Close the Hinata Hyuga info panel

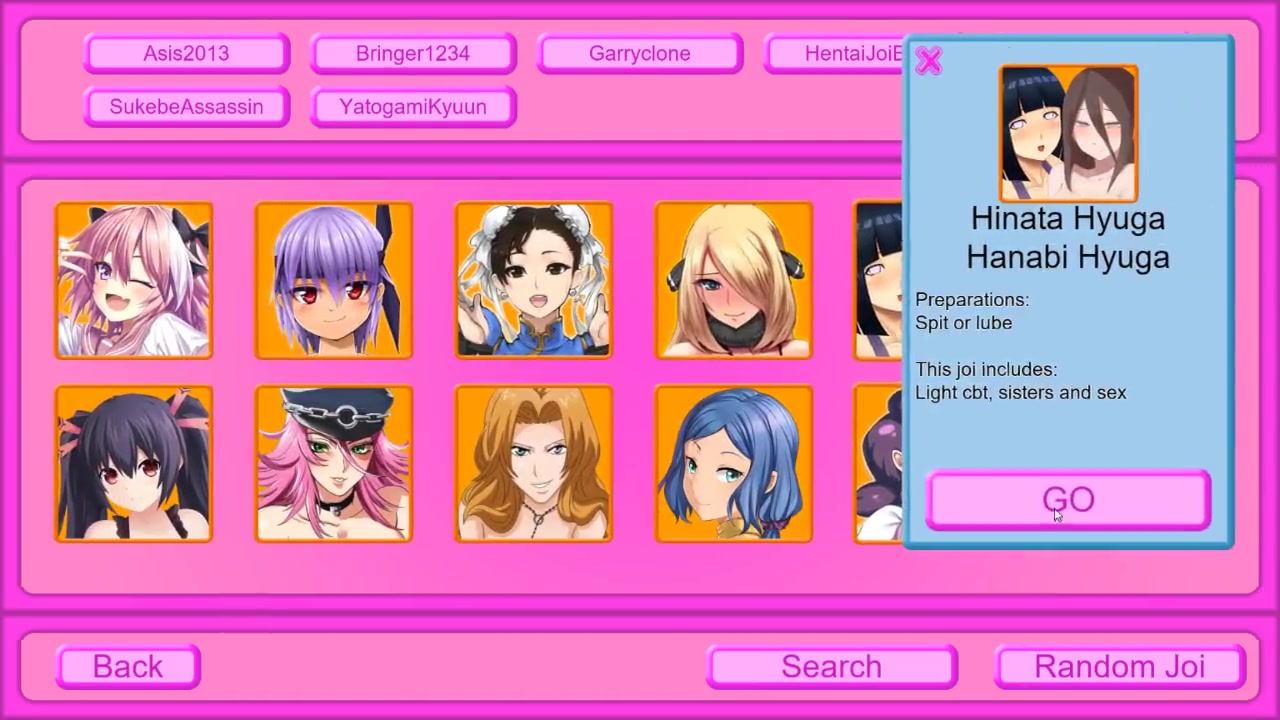coord(929,62)
